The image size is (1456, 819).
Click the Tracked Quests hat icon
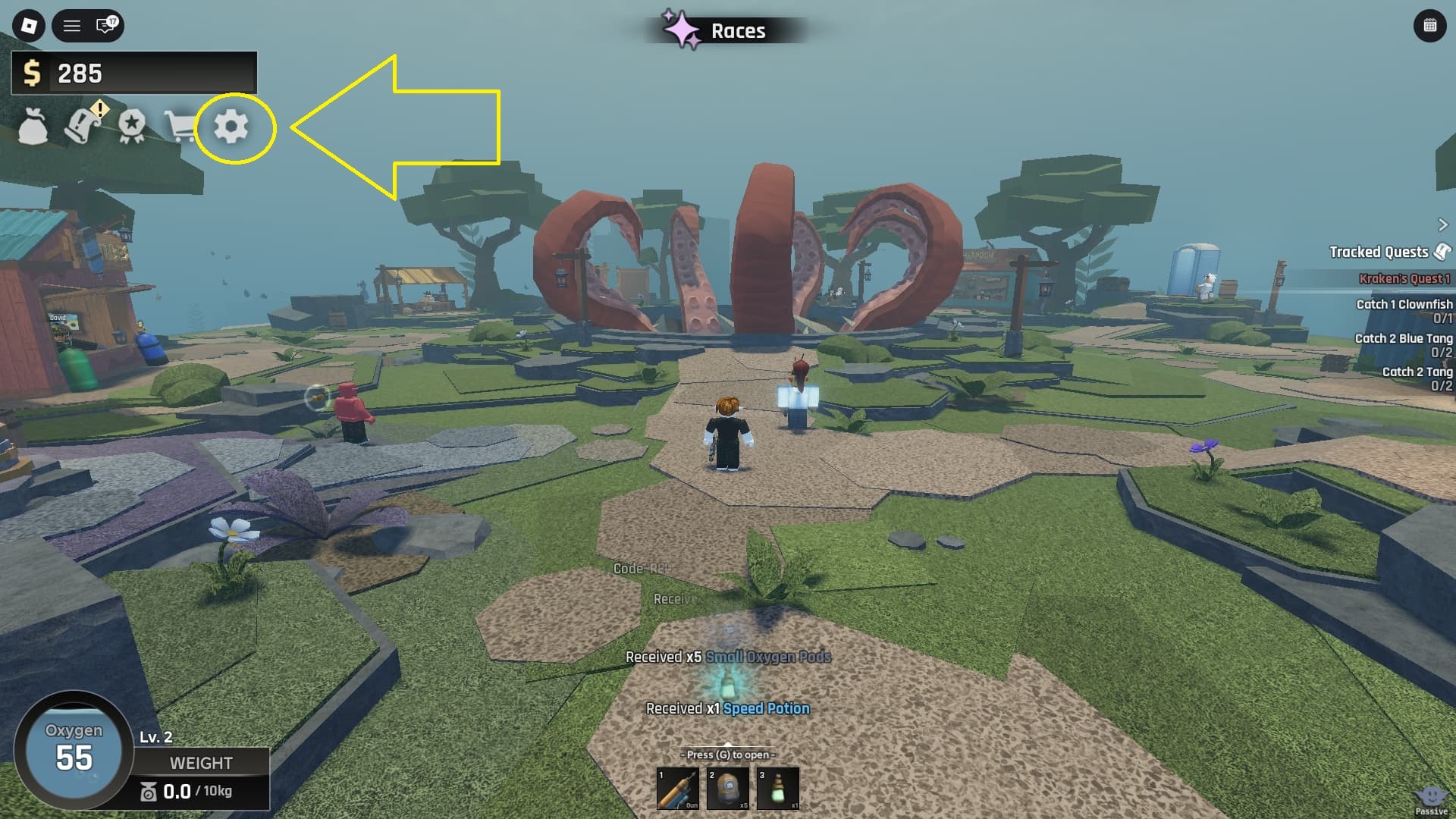pyautogui.click(x=1442, y=250)
